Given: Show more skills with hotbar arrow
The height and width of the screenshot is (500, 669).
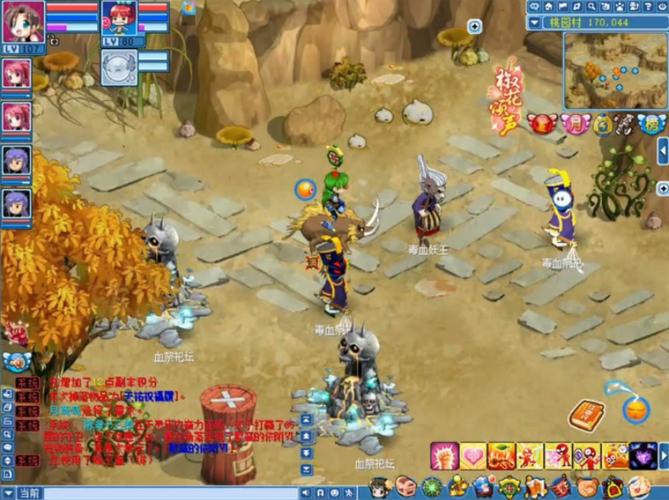Looking at the screenshot, I should point(662,455).
